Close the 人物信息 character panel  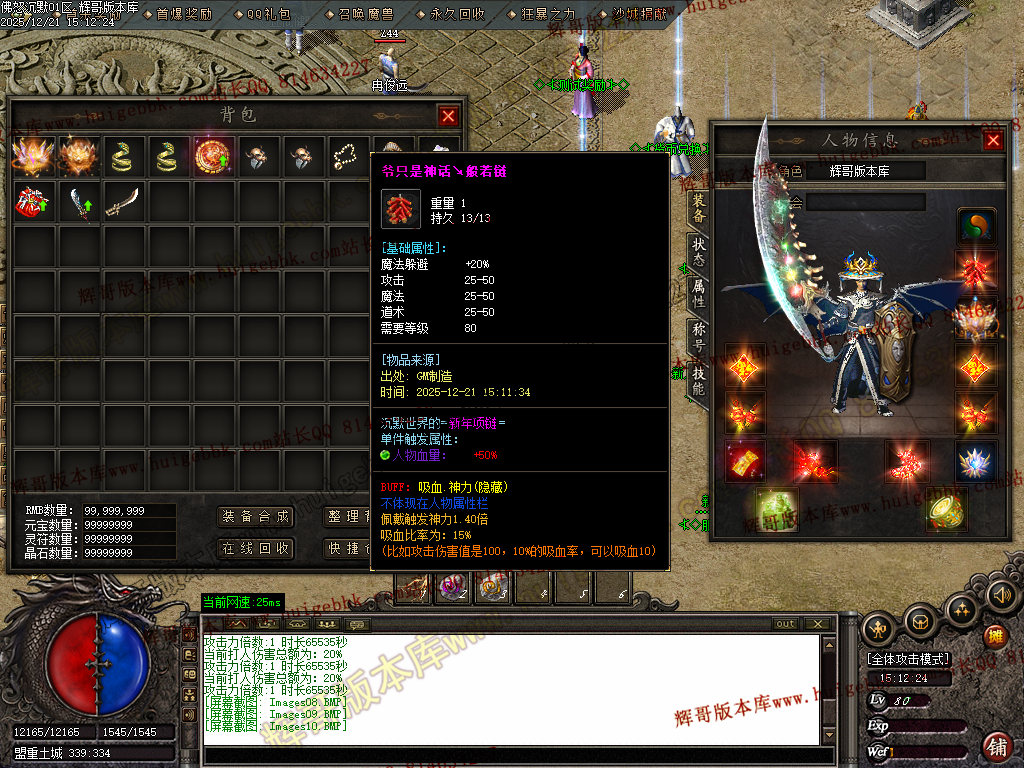point(993,141)
